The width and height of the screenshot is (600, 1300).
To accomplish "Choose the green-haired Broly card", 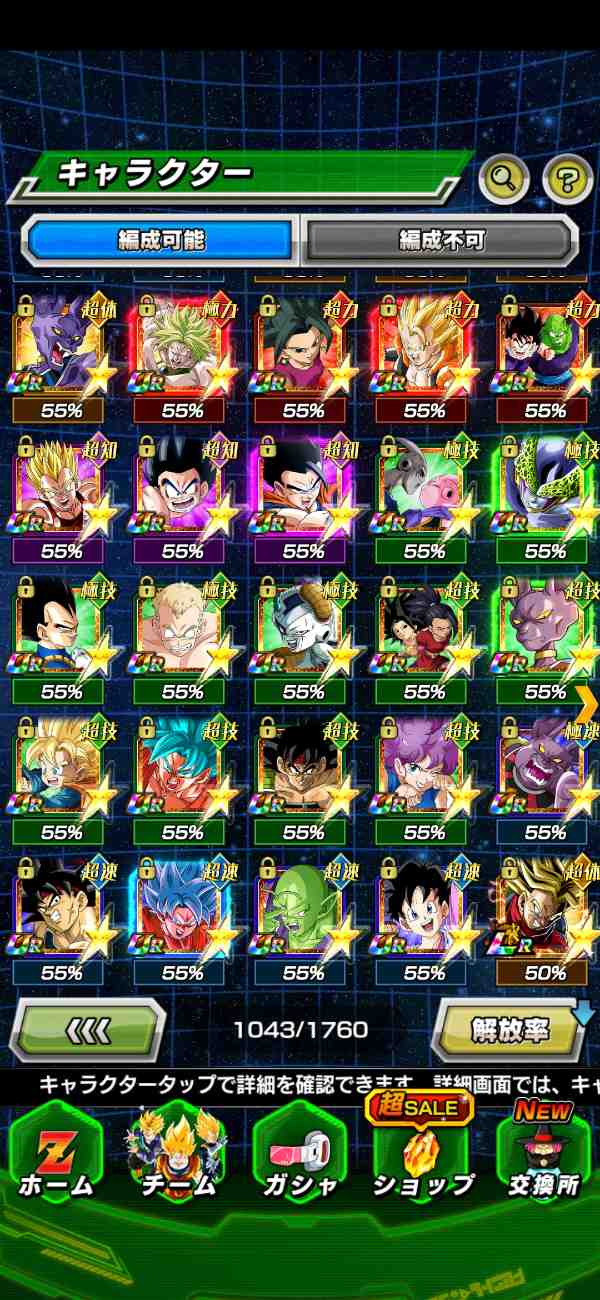I will coord(183,352).
